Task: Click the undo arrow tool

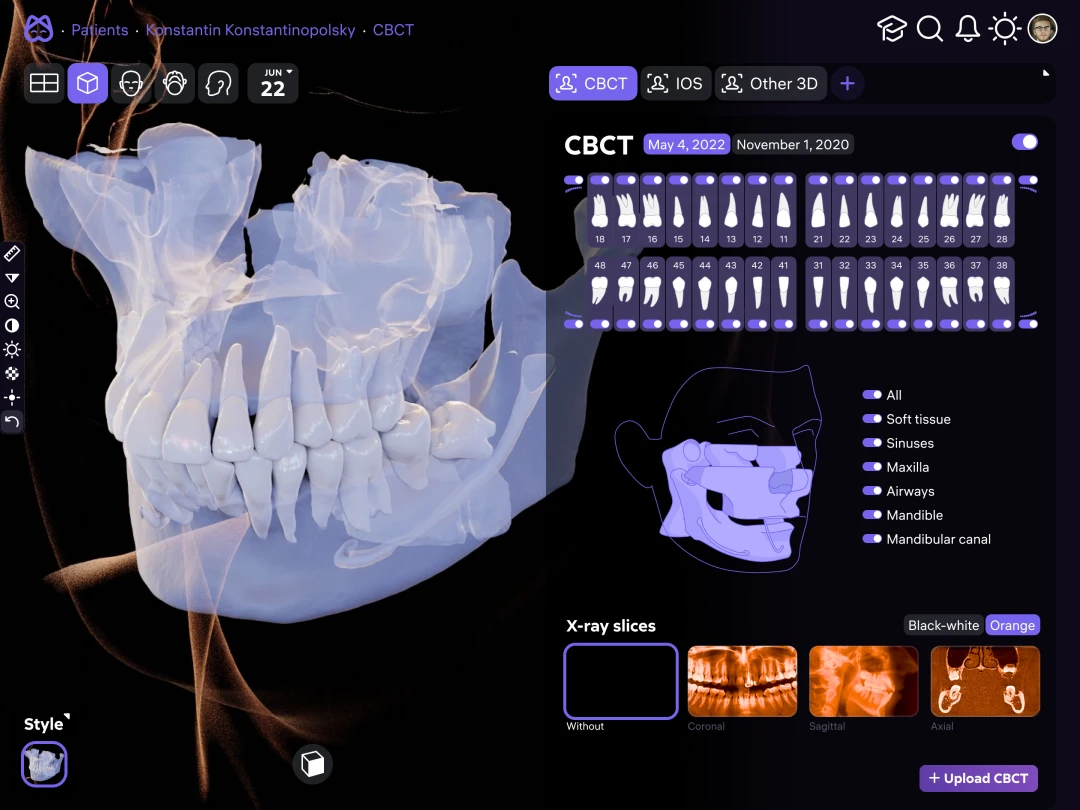Action: pos(12,422)
